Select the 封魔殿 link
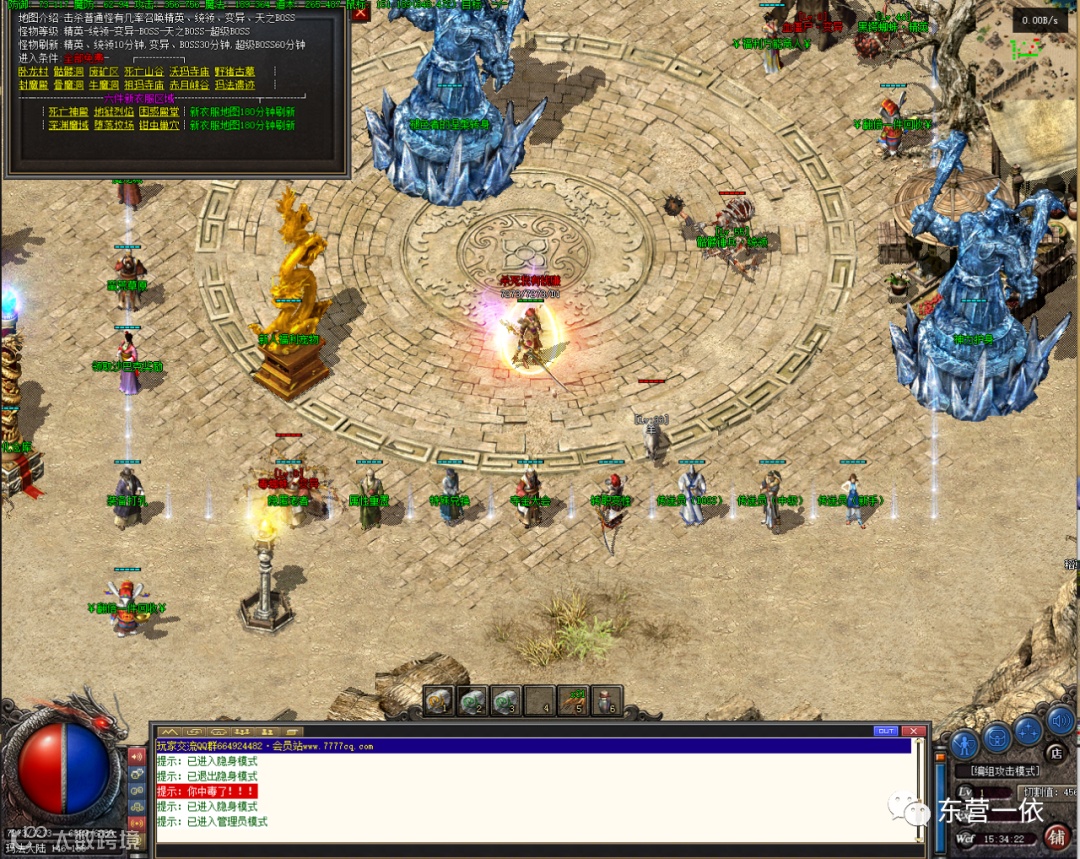The height and width of the screenshot is (859, 1080). click(33, 85)
